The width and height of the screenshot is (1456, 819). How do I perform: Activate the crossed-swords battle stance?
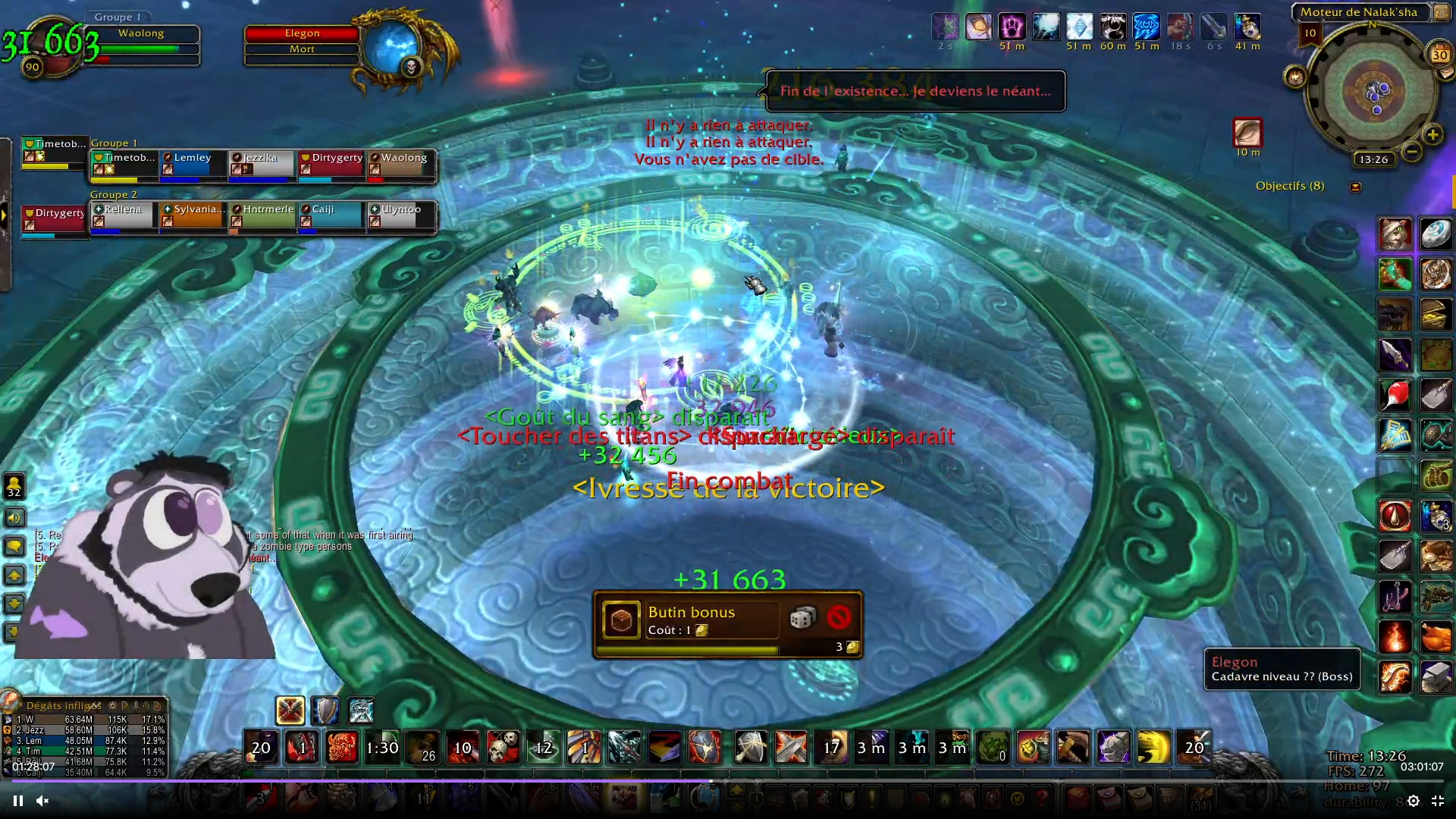290,711
